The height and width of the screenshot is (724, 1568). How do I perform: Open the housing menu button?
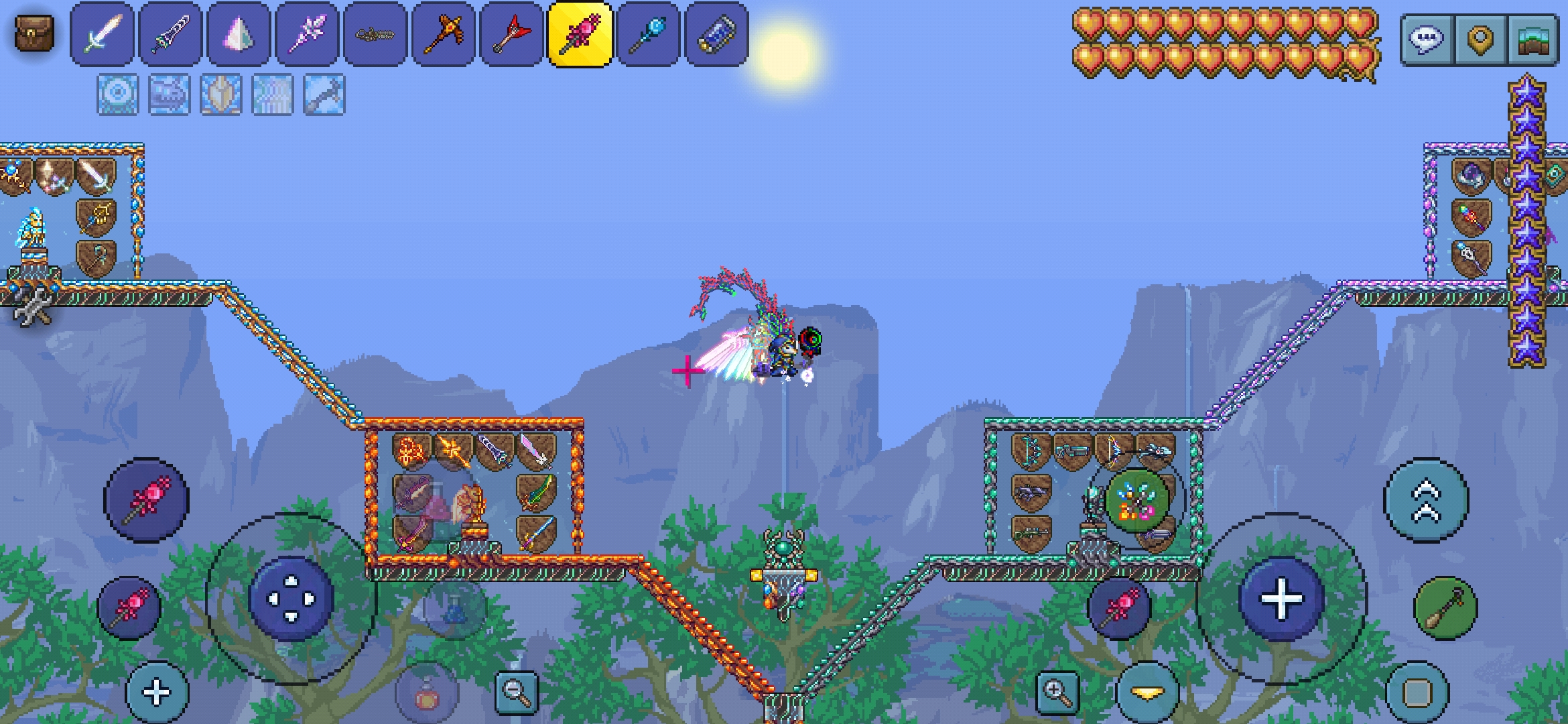pos(1533,39)
